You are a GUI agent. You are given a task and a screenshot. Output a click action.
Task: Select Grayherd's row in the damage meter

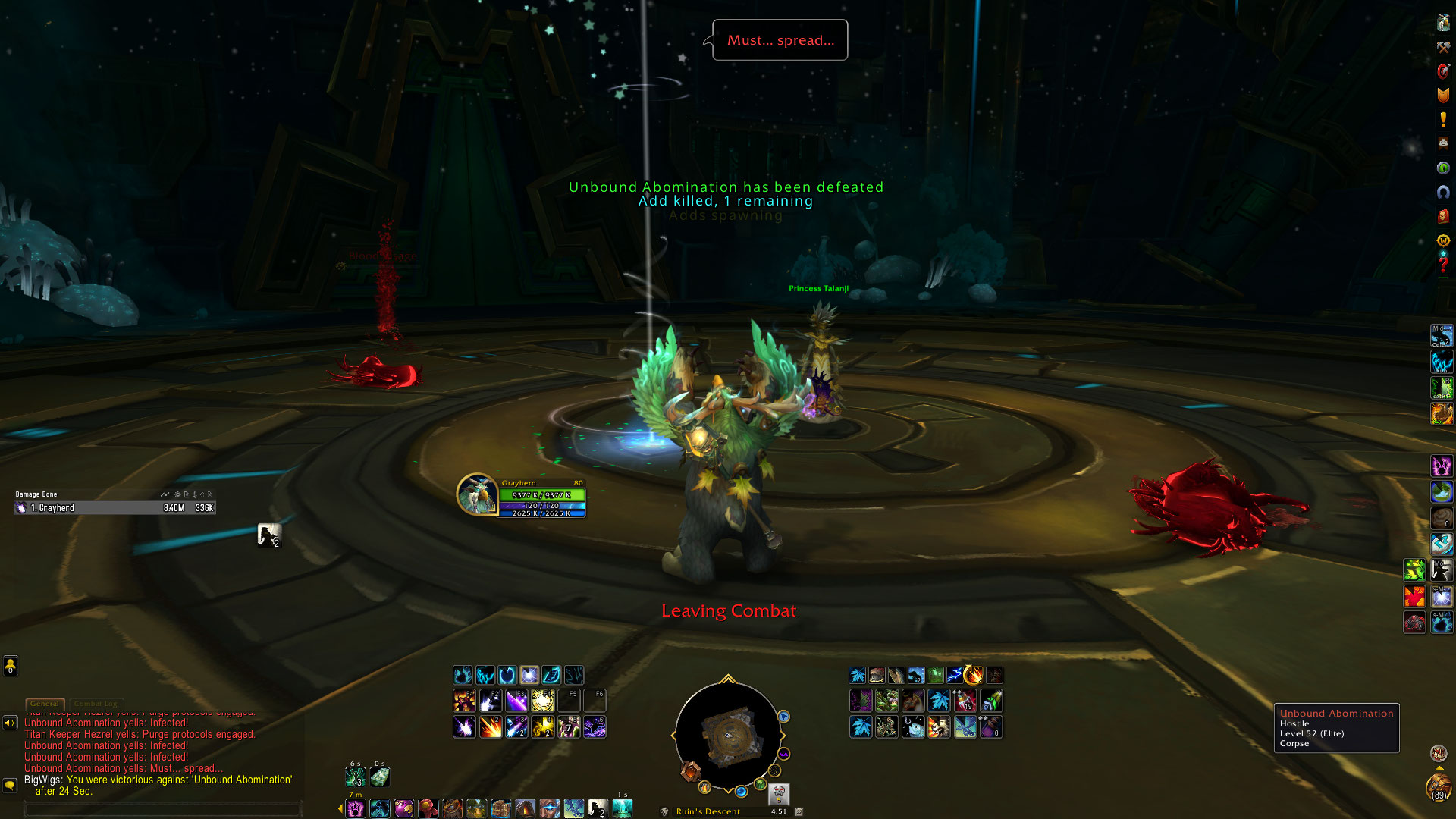pos(115,508)
